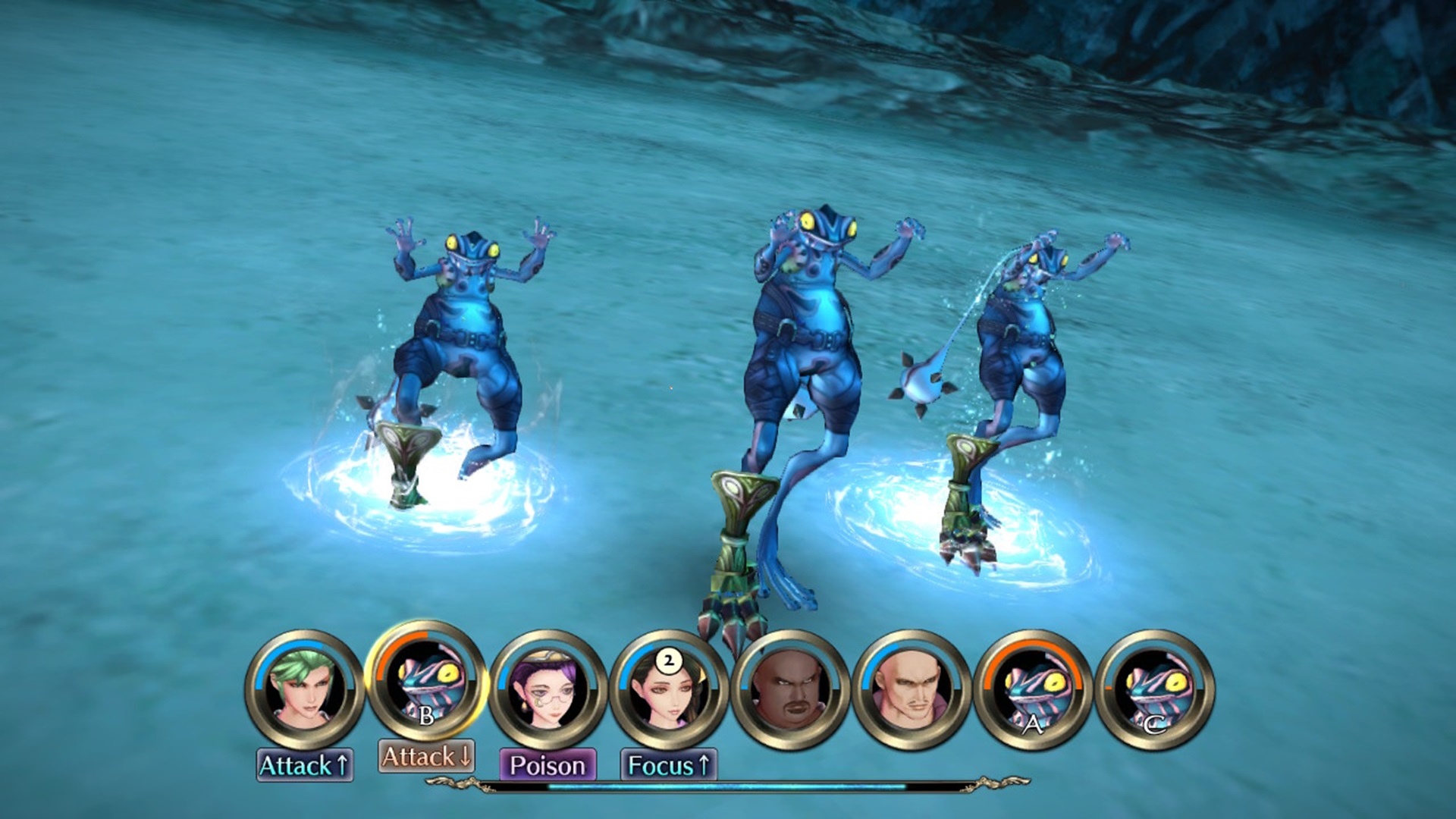The height and width of the screenshot is (819, 1456).
Task: Click the Focus up status tag
Action: tap(668, 765)
